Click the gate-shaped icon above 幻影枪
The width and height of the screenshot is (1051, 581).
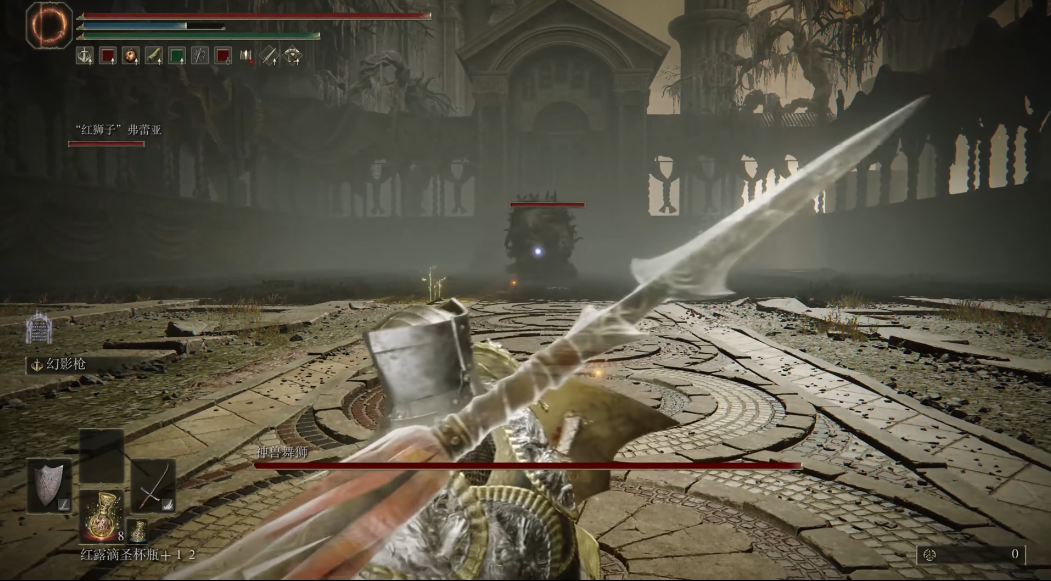38,327
